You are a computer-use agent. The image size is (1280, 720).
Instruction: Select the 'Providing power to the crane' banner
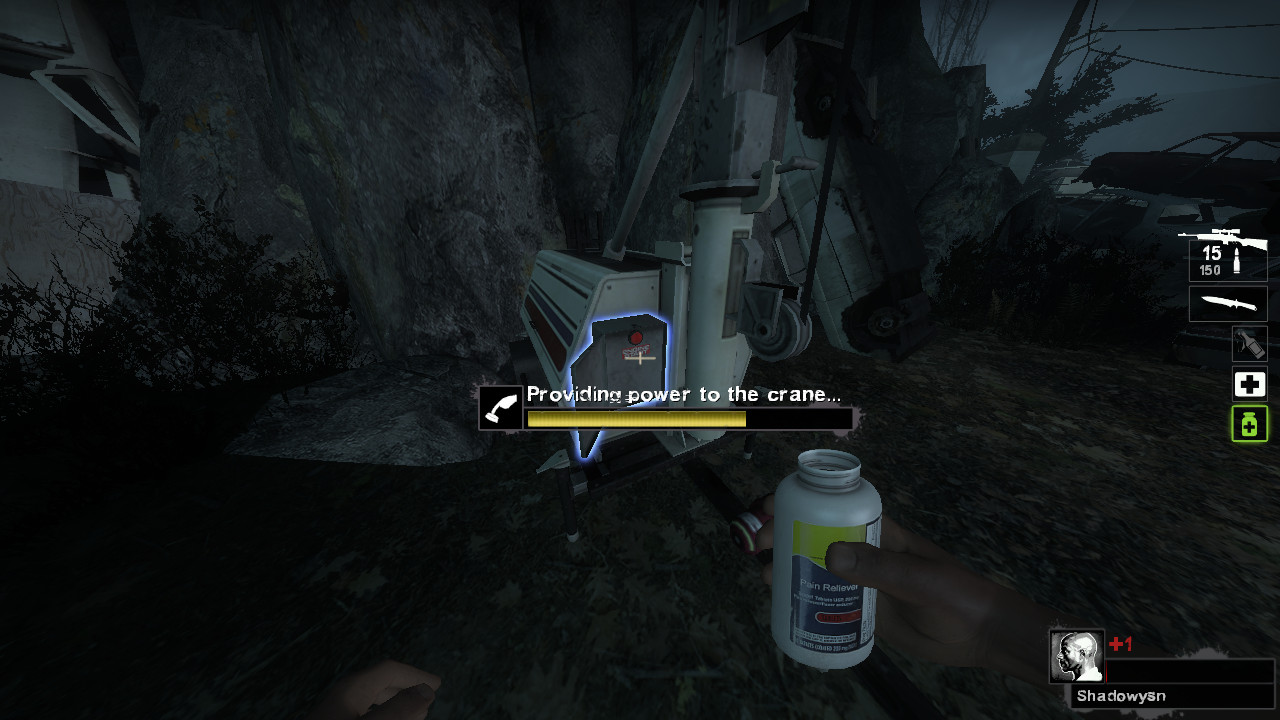click(x=685, y=394)
